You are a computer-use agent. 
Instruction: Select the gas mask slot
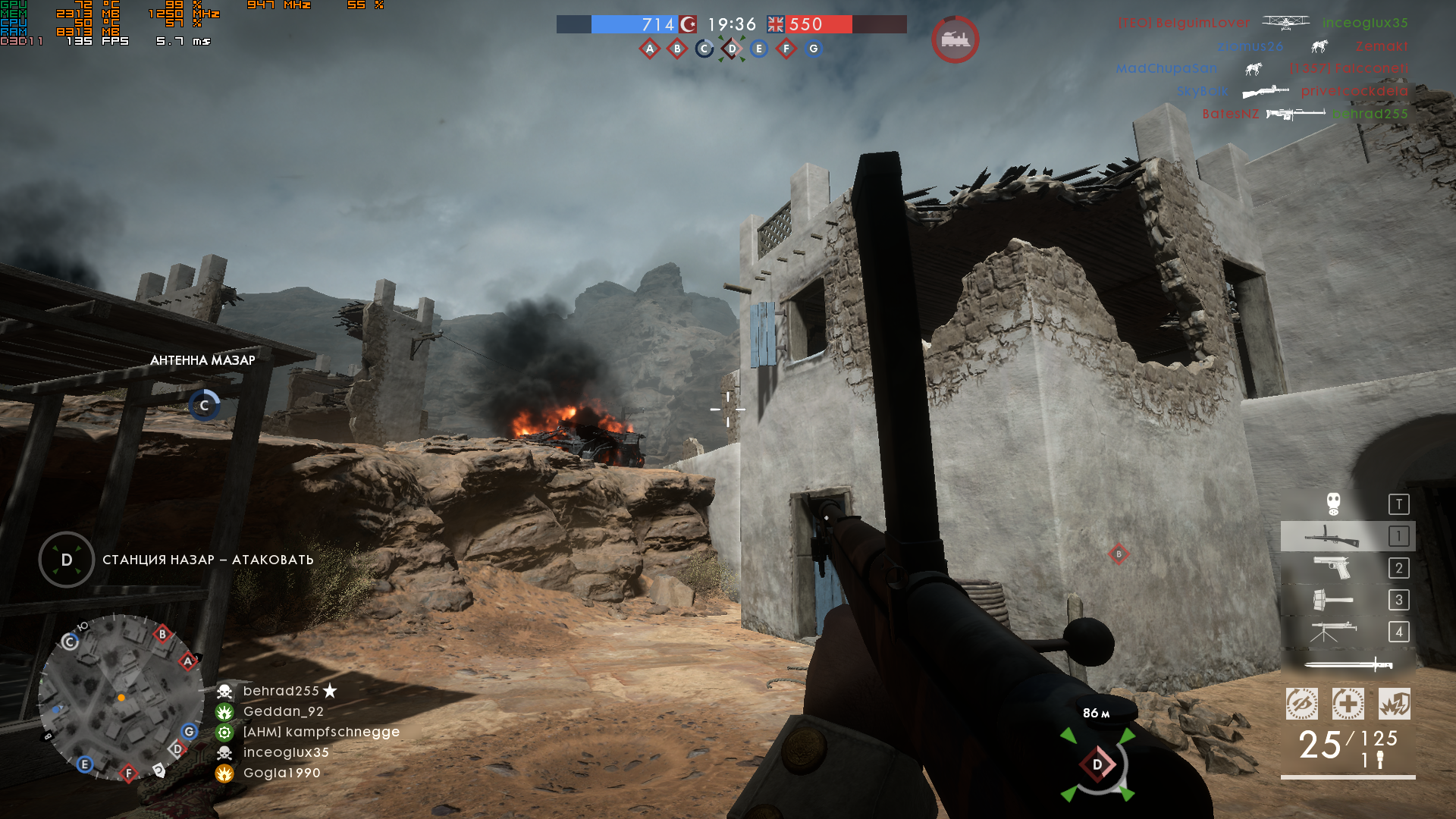1333,504
